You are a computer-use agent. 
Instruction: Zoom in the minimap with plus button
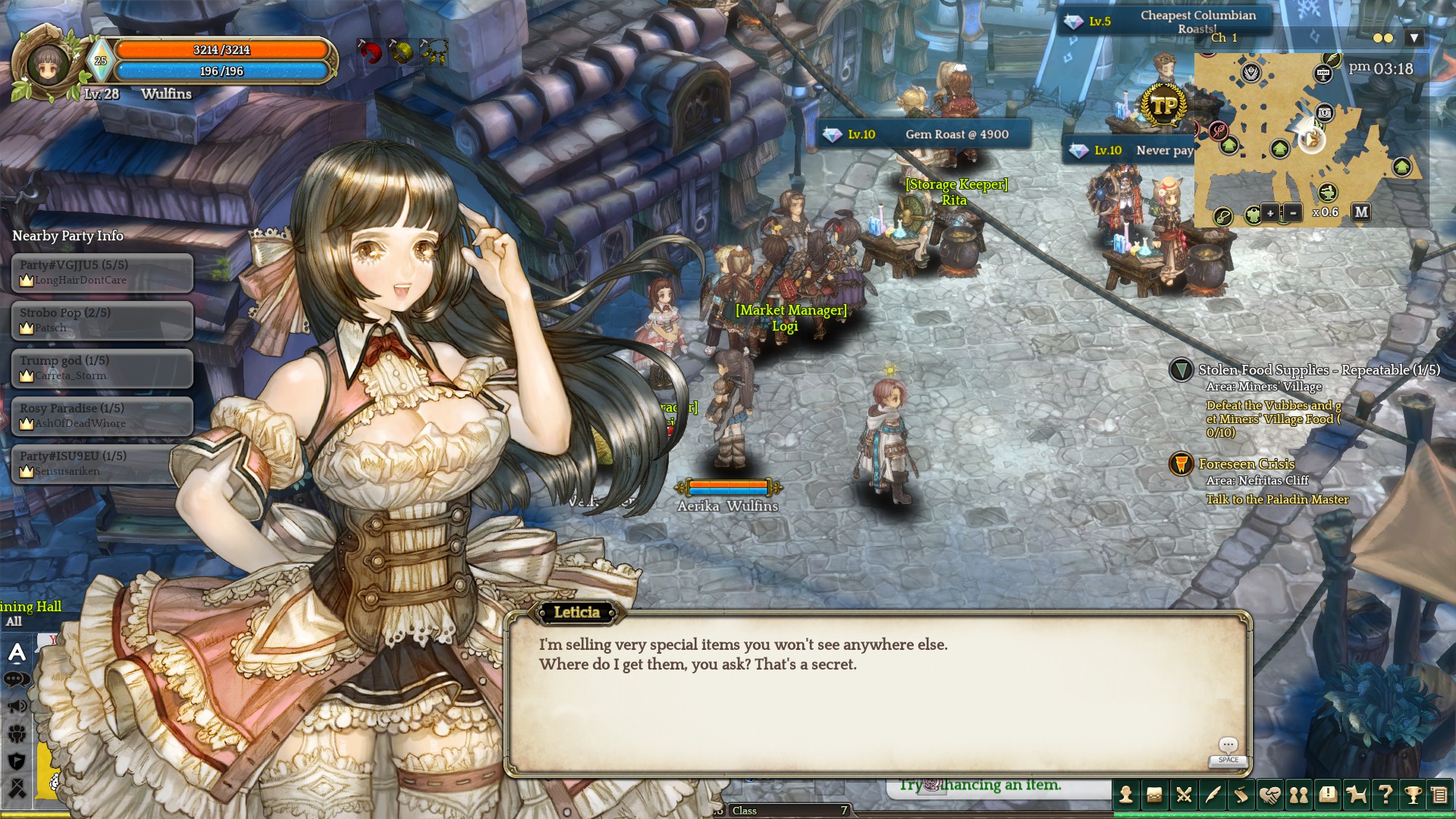coord(1270,213)
